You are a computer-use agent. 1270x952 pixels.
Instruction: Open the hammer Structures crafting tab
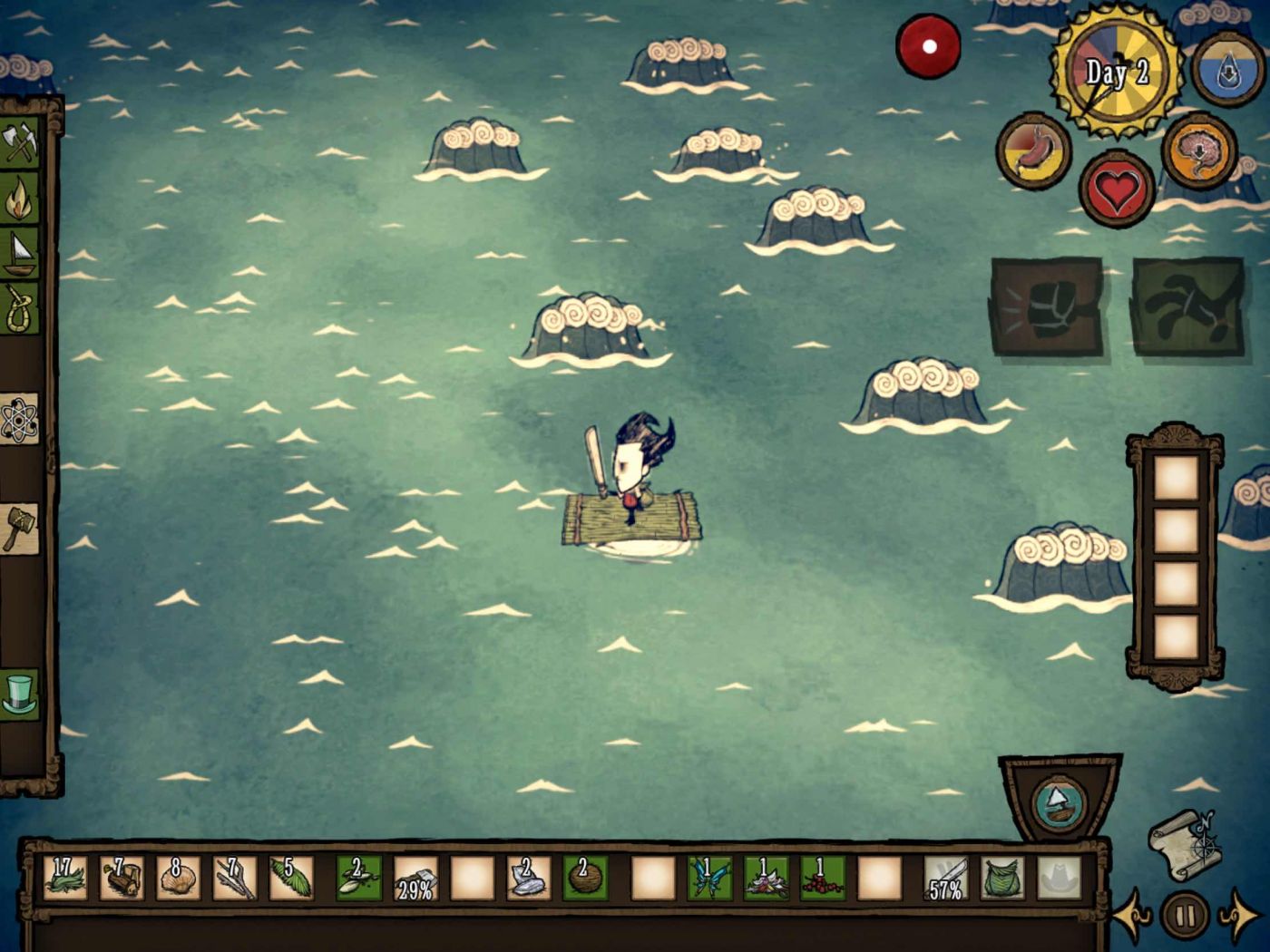pos(20,528)
